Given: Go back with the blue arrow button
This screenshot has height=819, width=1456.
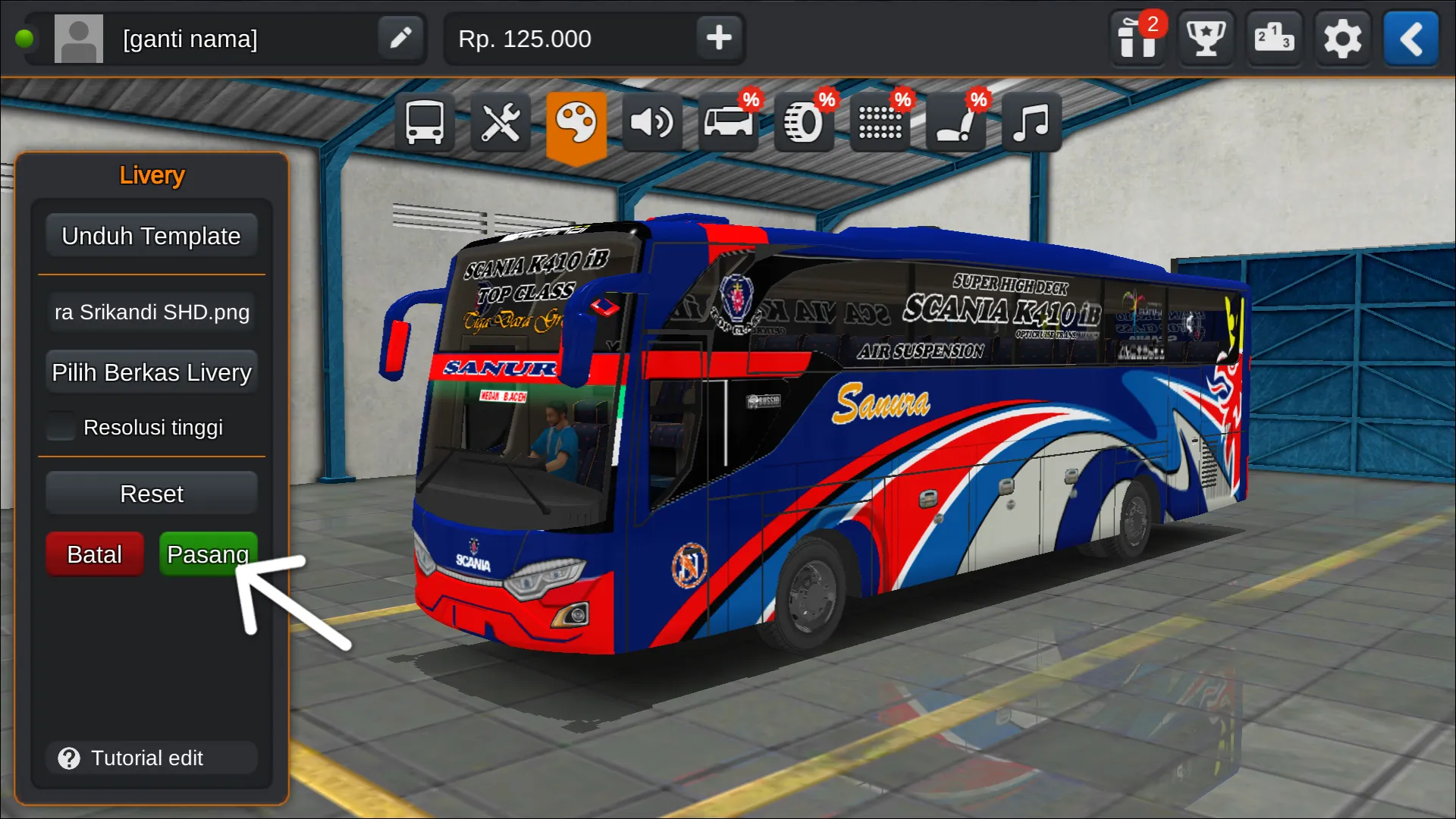Looking at the screenshot, I should (1410, 39).
